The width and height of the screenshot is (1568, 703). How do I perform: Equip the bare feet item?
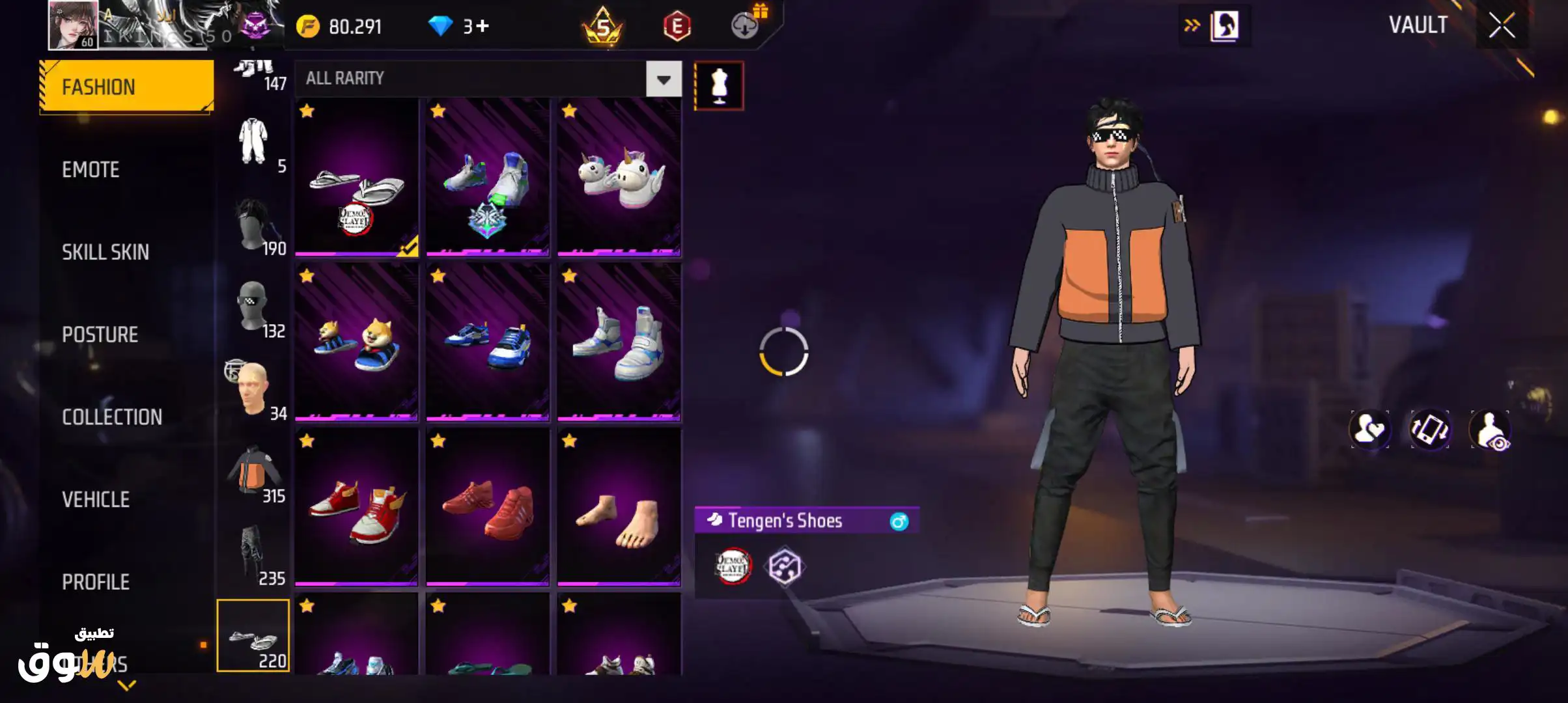pyautogui.click(x=619, y=508)
